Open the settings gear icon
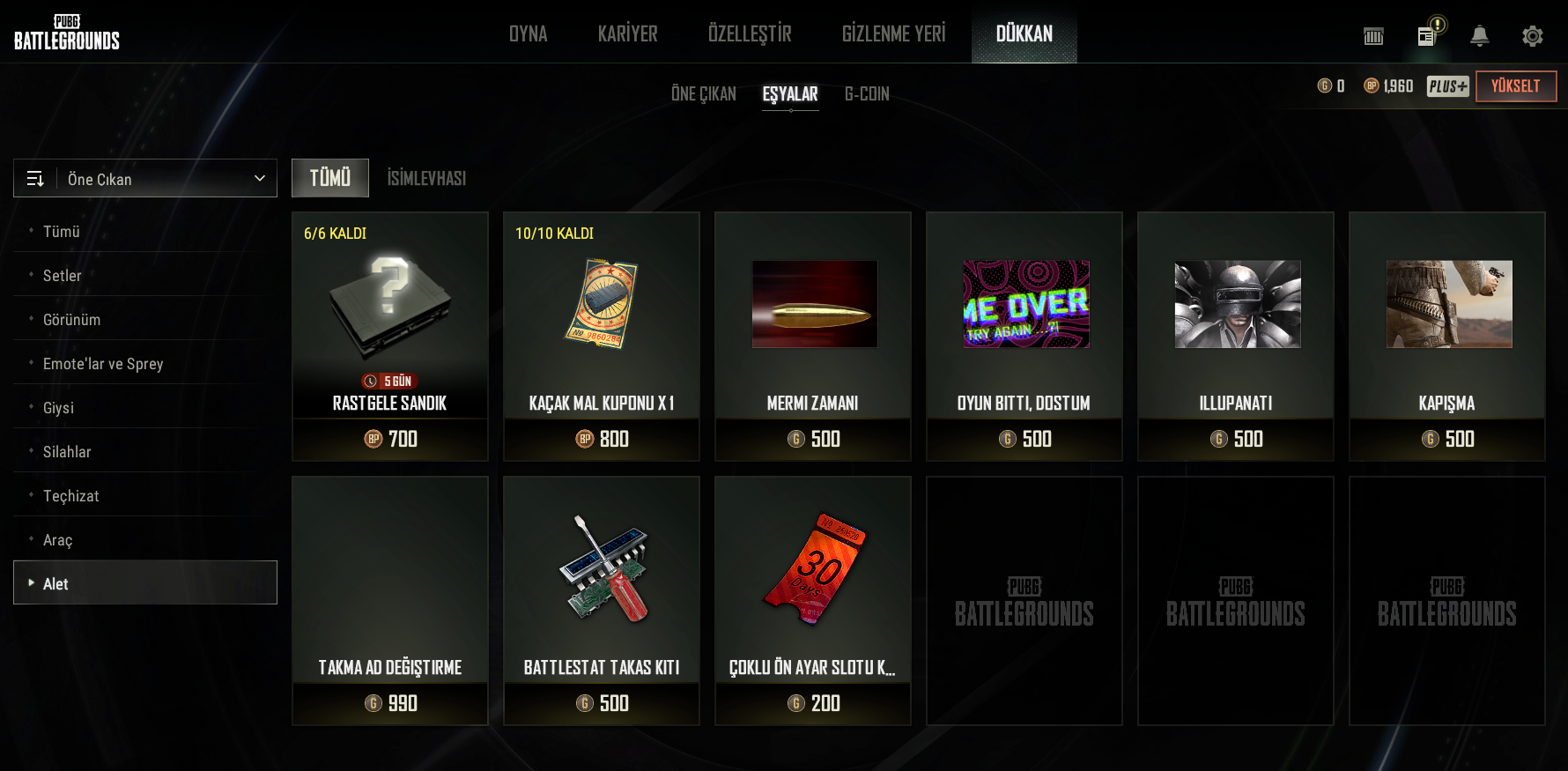1568x771 pixels. click(x=1532, y=36)
